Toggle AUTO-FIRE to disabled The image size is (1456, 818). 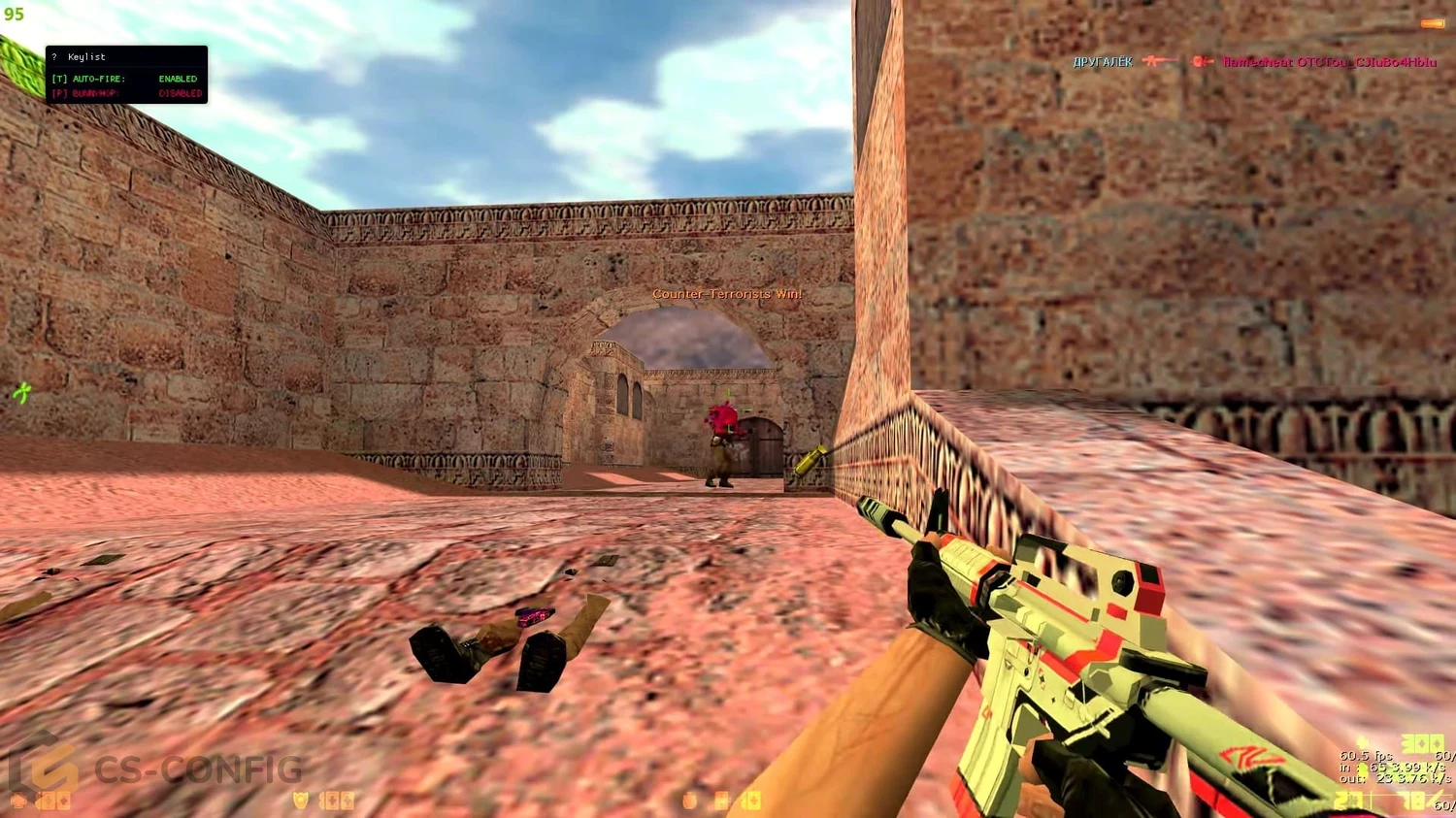[87, 78]
